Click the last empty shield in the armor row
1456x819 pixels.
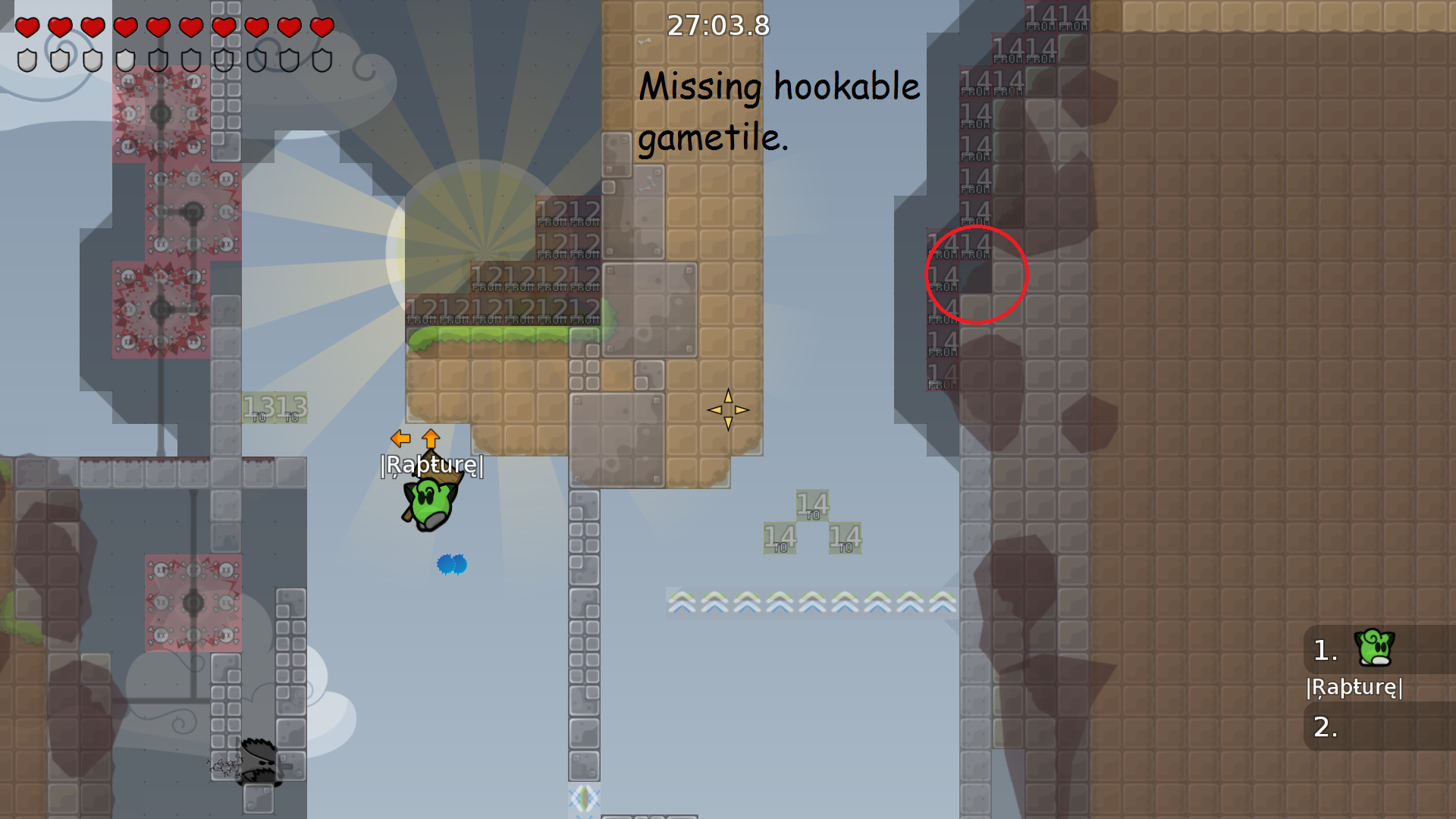(x=322, y=60)
